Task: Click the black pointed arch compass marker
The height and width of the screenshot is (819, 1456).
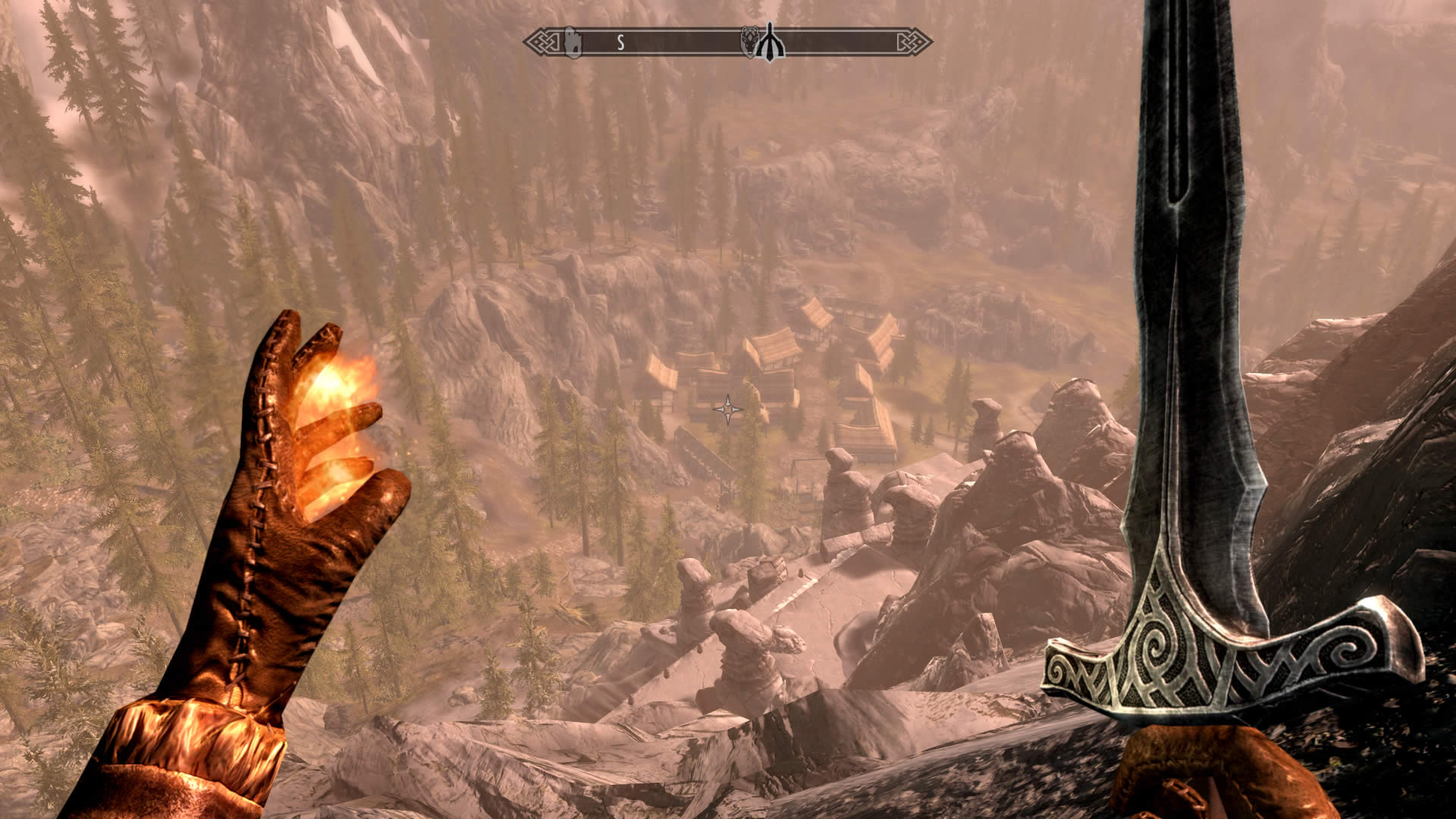Action: [x=771, y=42]
